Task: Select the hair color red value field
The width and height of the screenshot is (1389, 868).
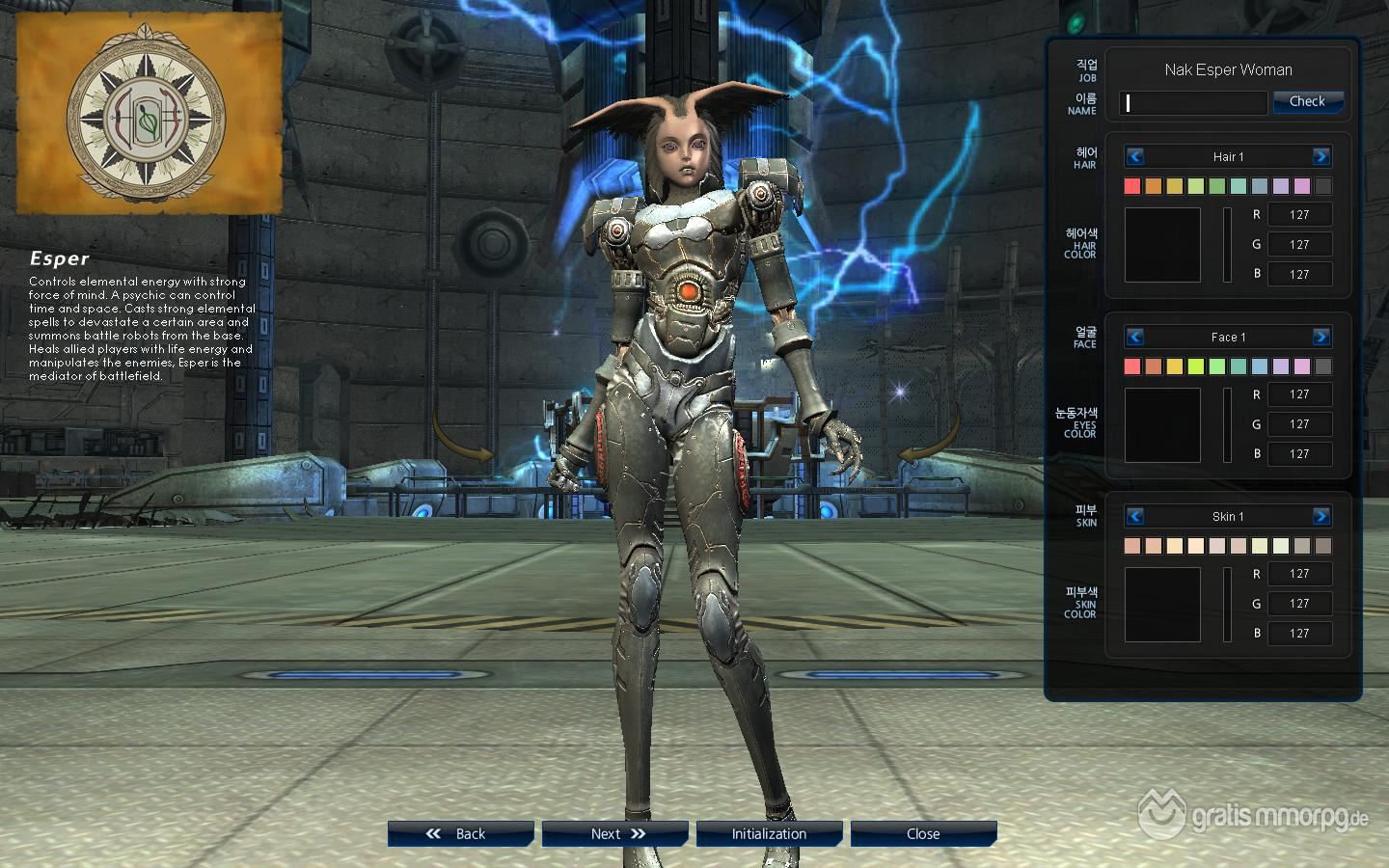Action: click(1299, 215)
